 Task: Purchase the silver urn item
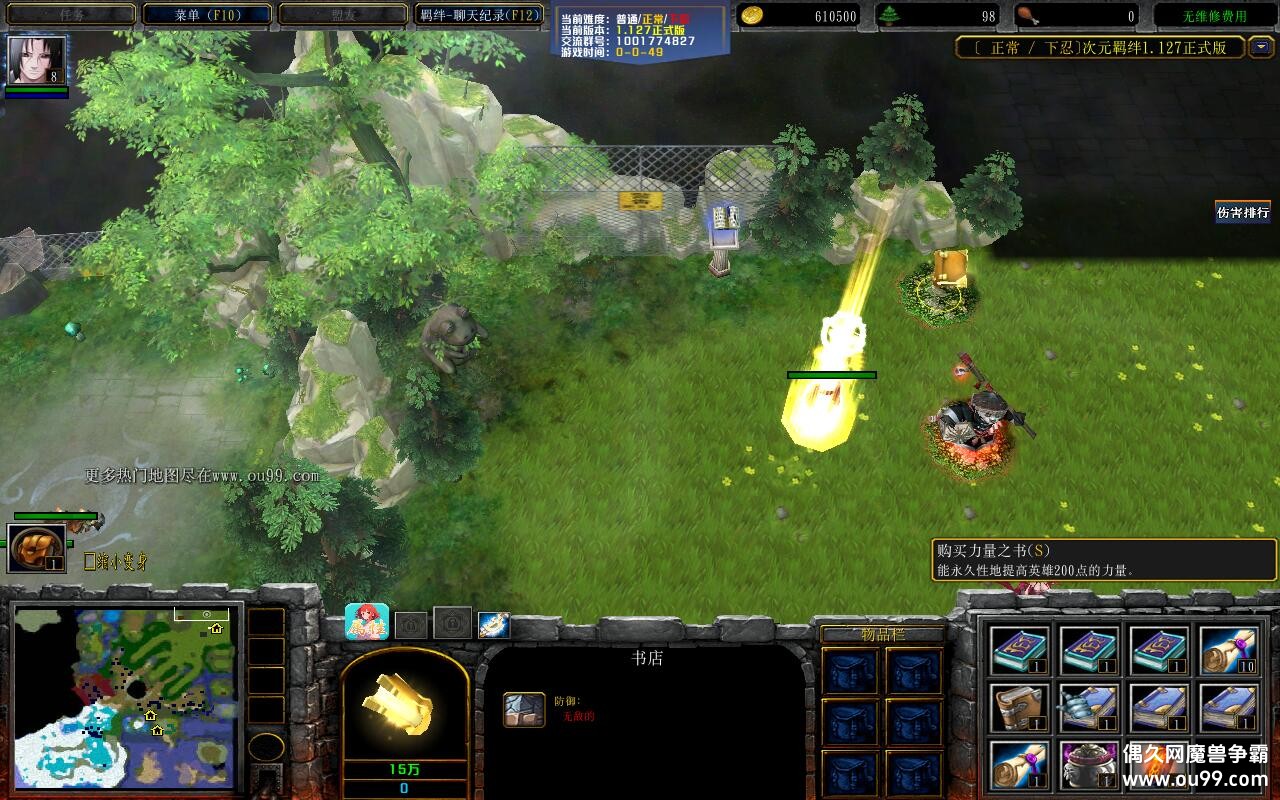[x=1089, y=765]
